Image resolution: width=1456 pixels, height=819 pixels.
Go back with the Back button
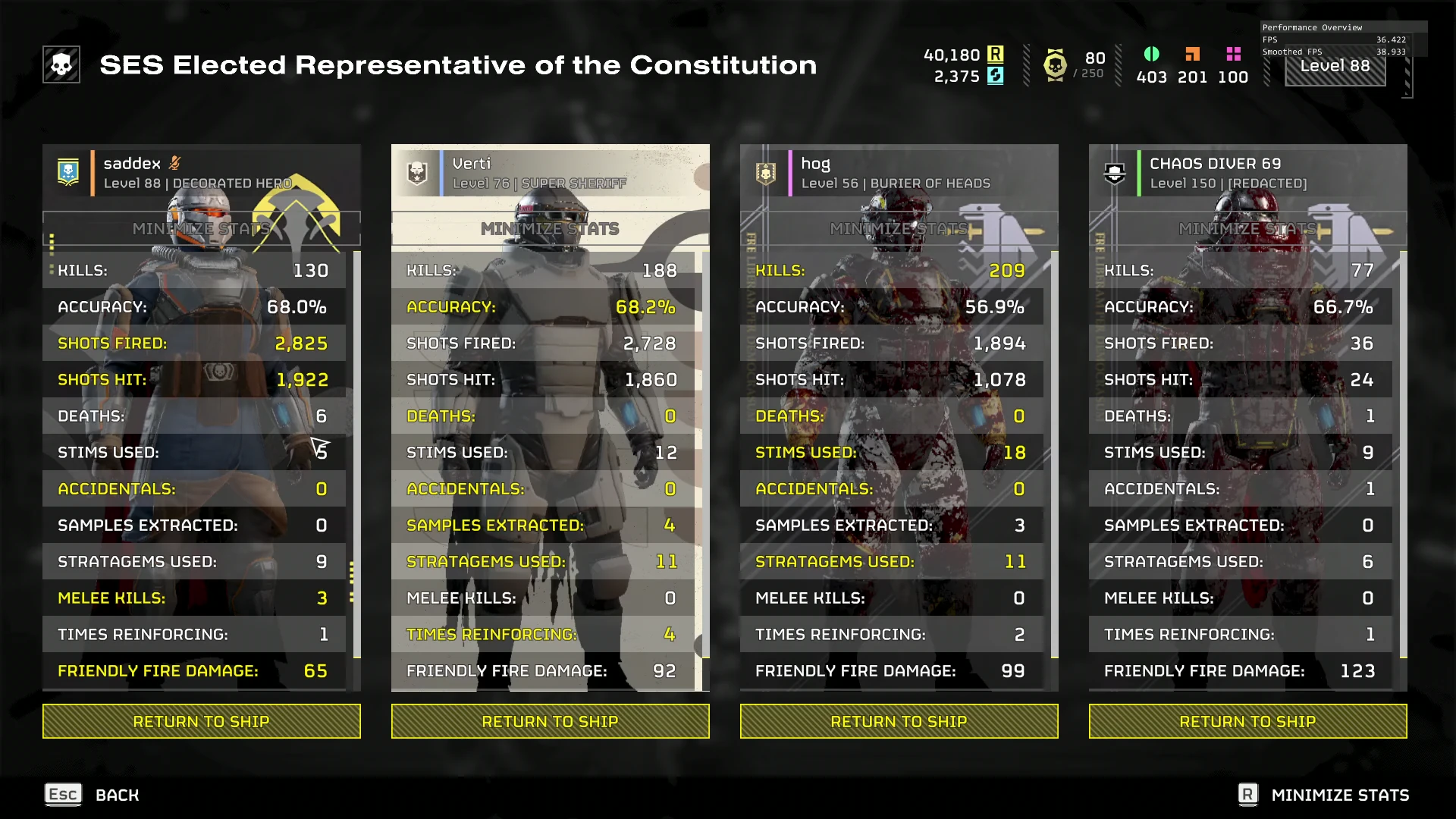93,795
